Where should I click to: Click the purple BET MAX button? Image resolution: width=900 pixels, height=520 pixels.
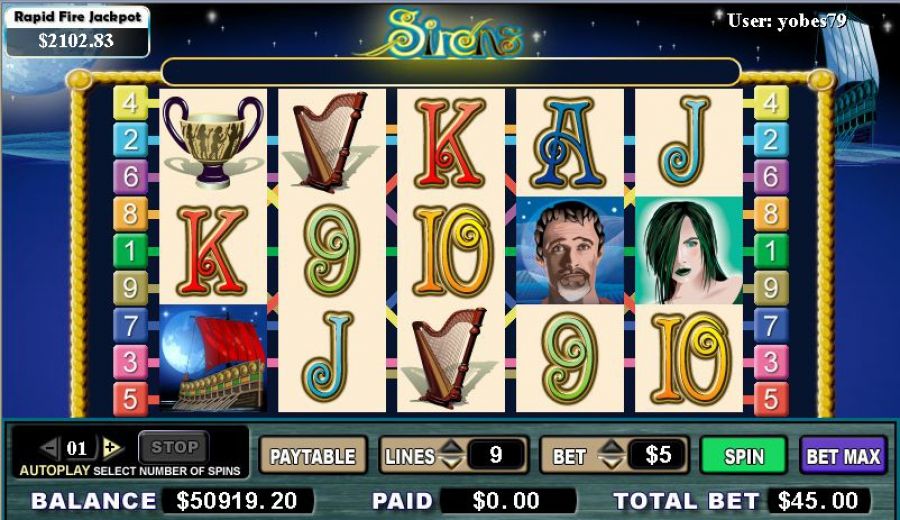coord(843,456)
